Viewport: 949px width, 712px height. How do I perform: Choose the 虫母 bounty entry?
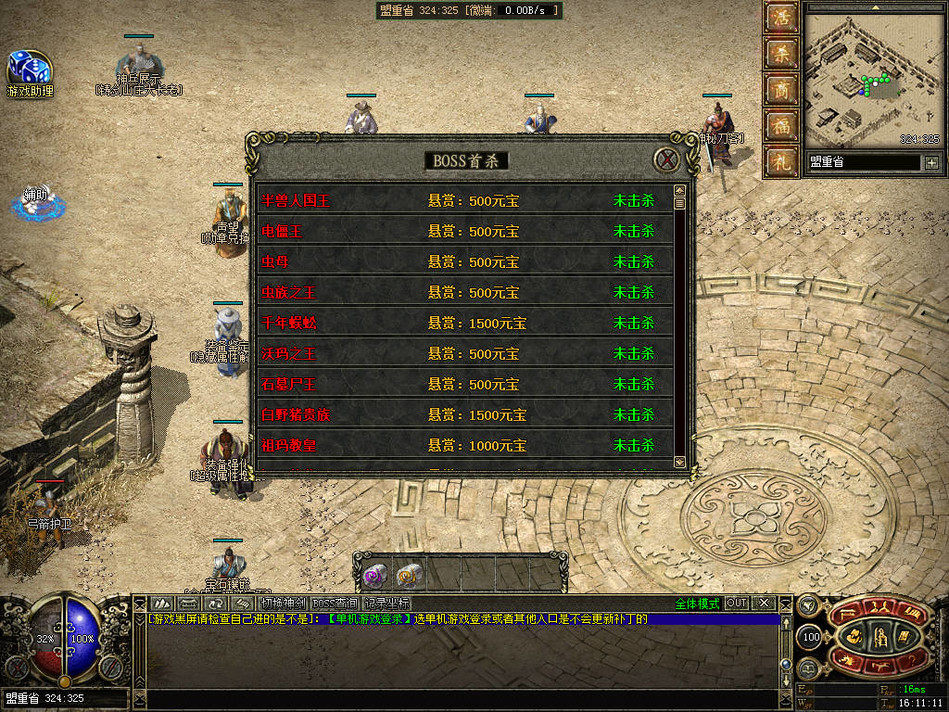(465, 262)
